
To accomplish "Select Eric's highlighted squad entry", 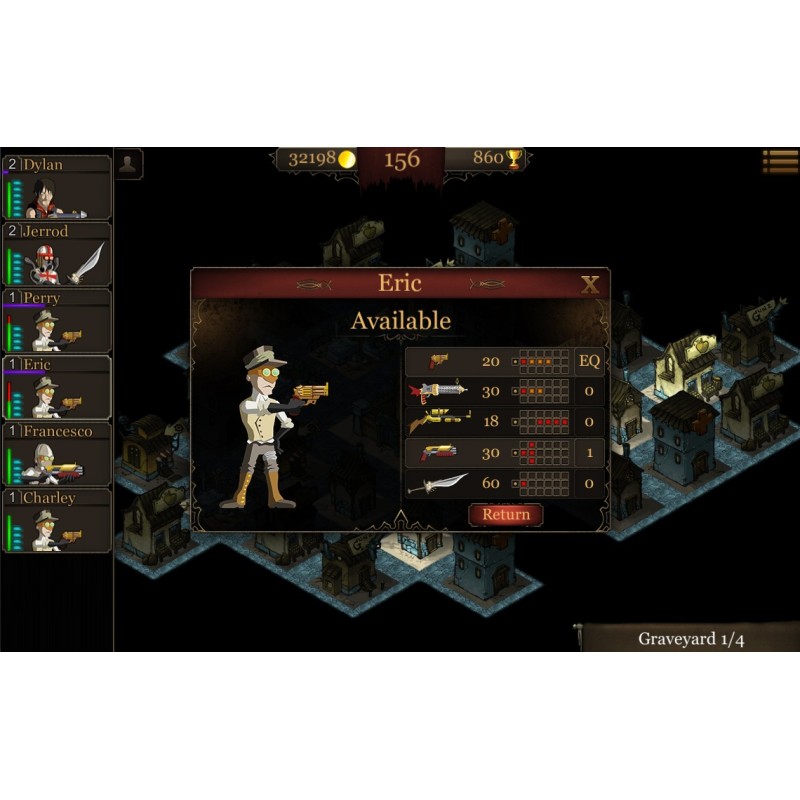I will 57,387.
